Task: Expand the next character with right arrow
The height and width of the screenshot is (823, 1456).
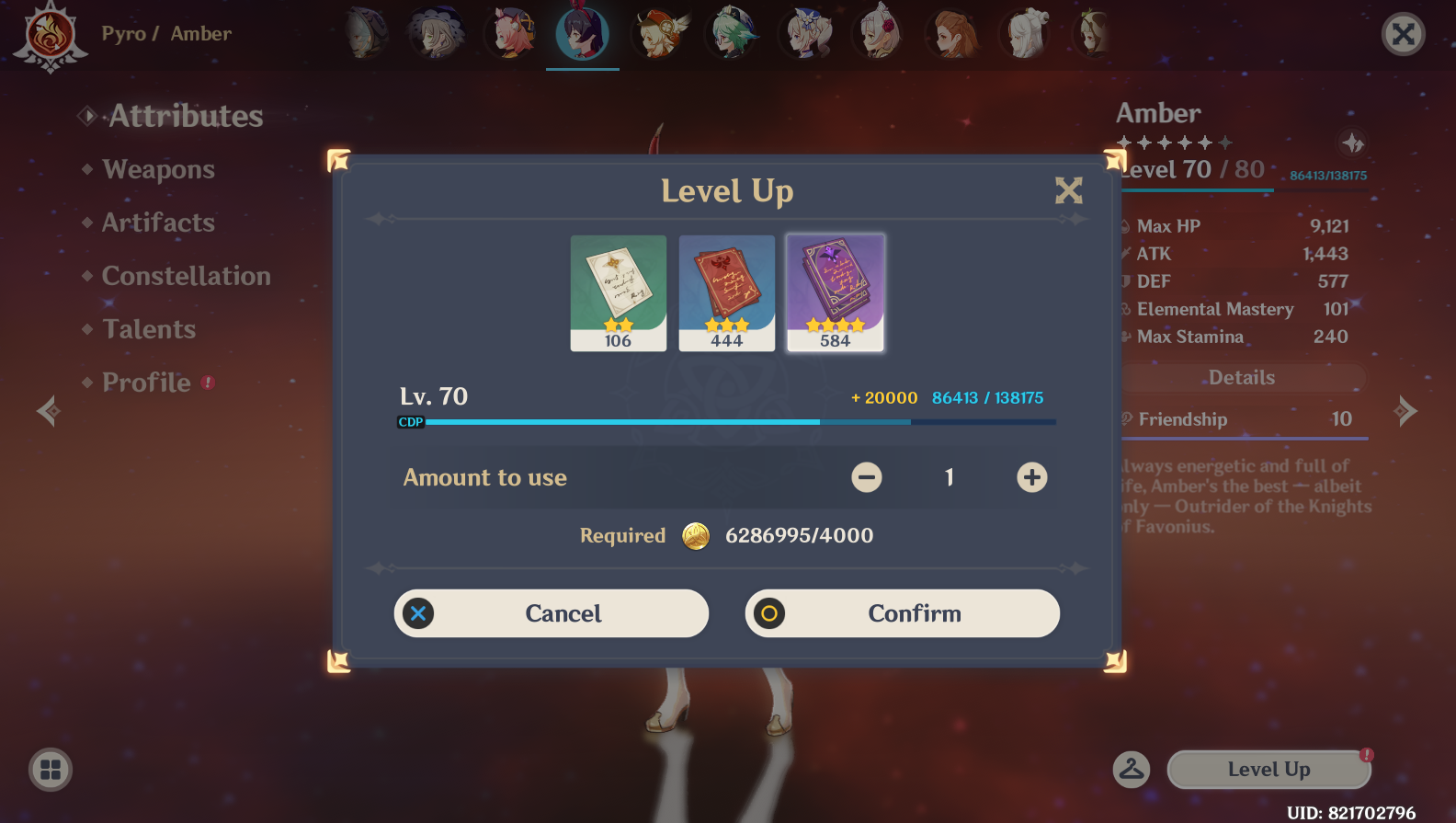Action: click(1406, 411)
